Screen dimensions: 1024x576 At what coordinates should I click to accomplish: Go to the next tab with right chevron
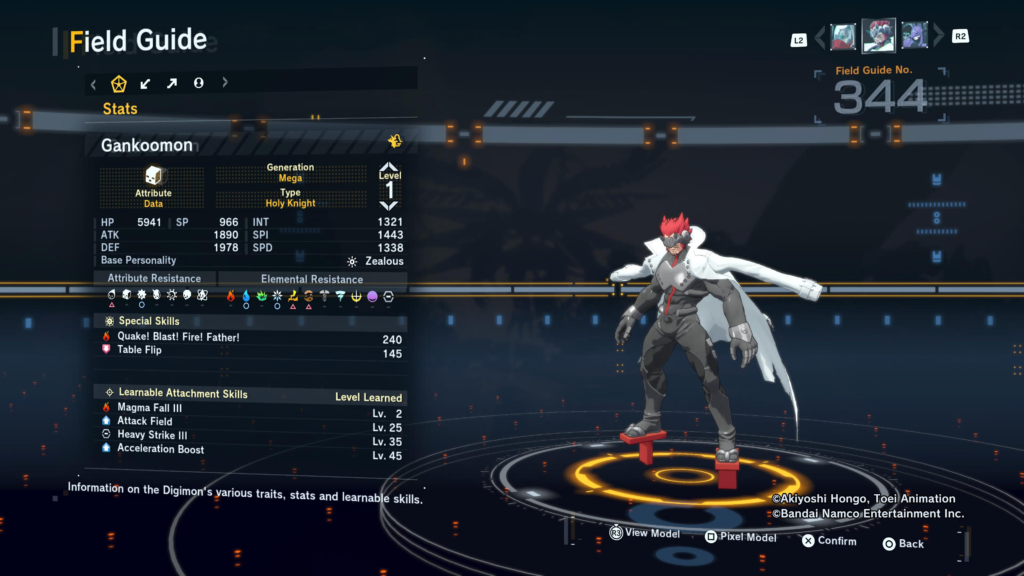pos(225,84)
